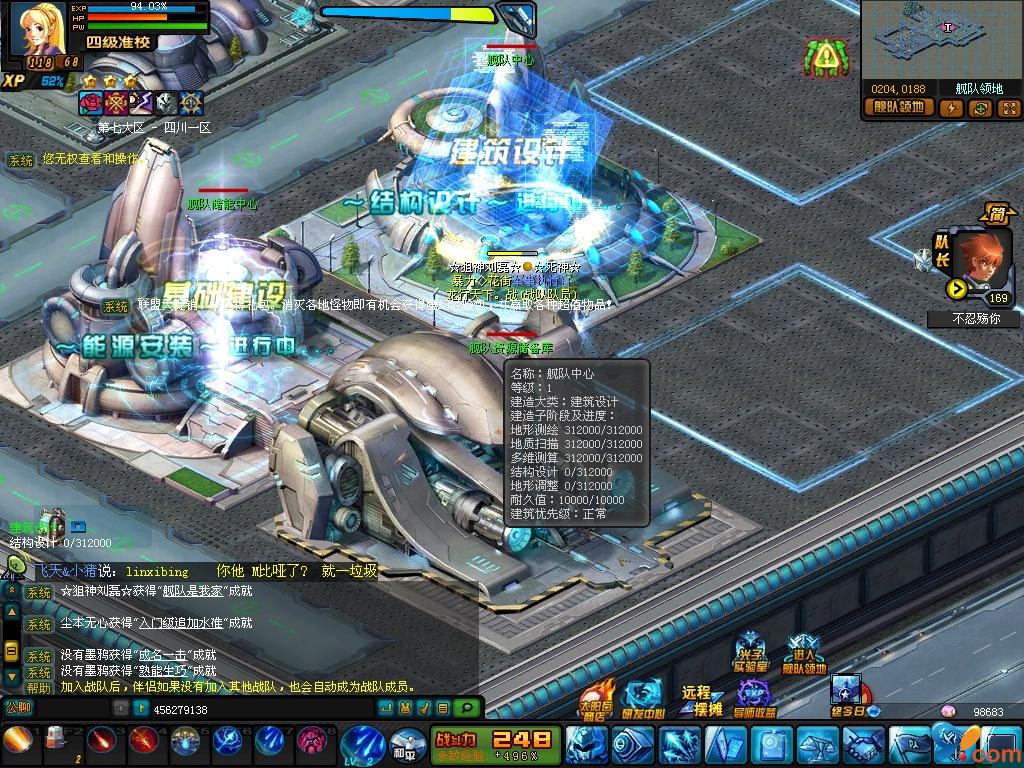
Task: Toggle the 和平 peace mode button
Action: (403, 746)
